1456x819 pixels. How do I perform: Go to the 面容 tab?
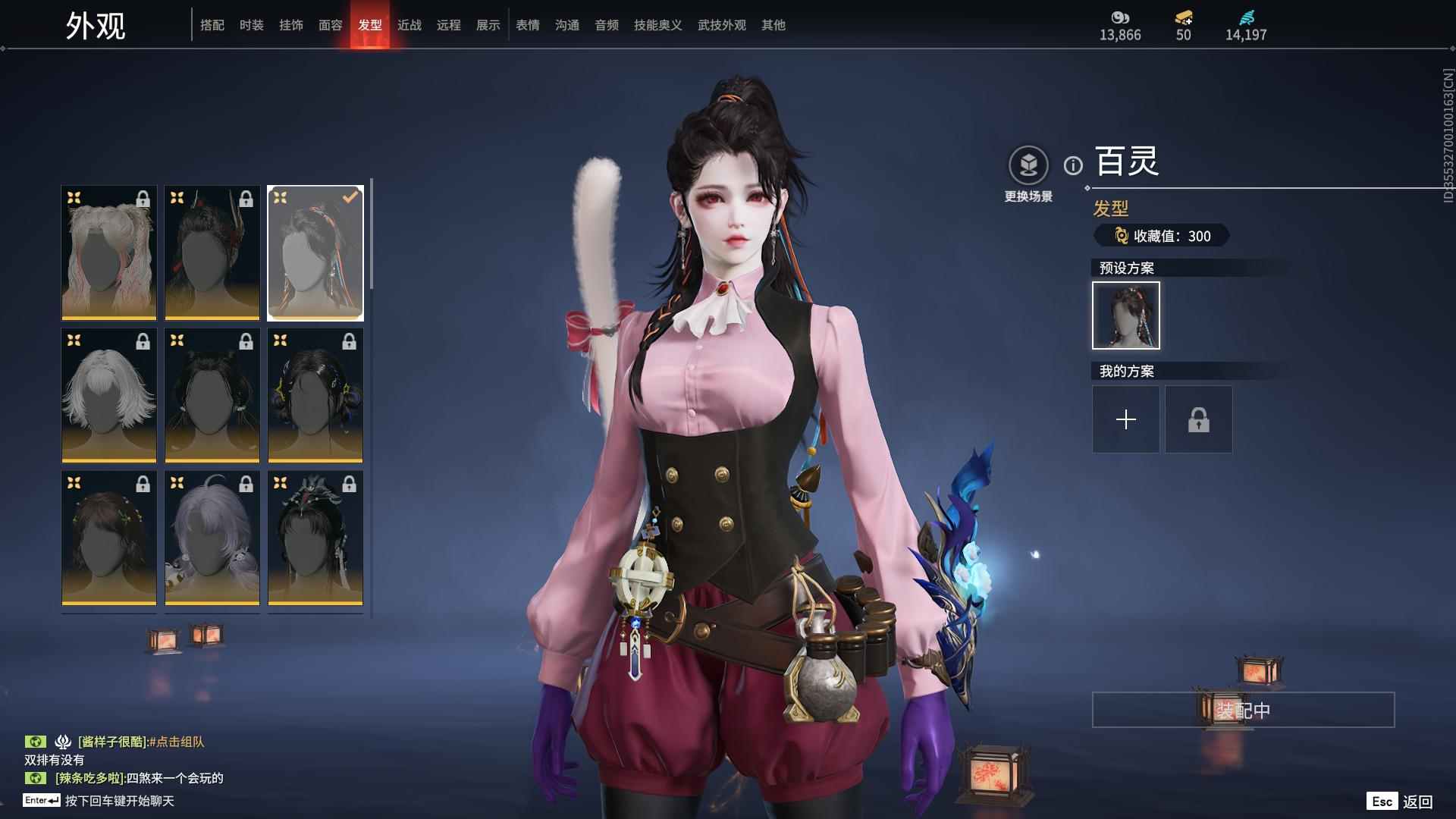(331, 25)
